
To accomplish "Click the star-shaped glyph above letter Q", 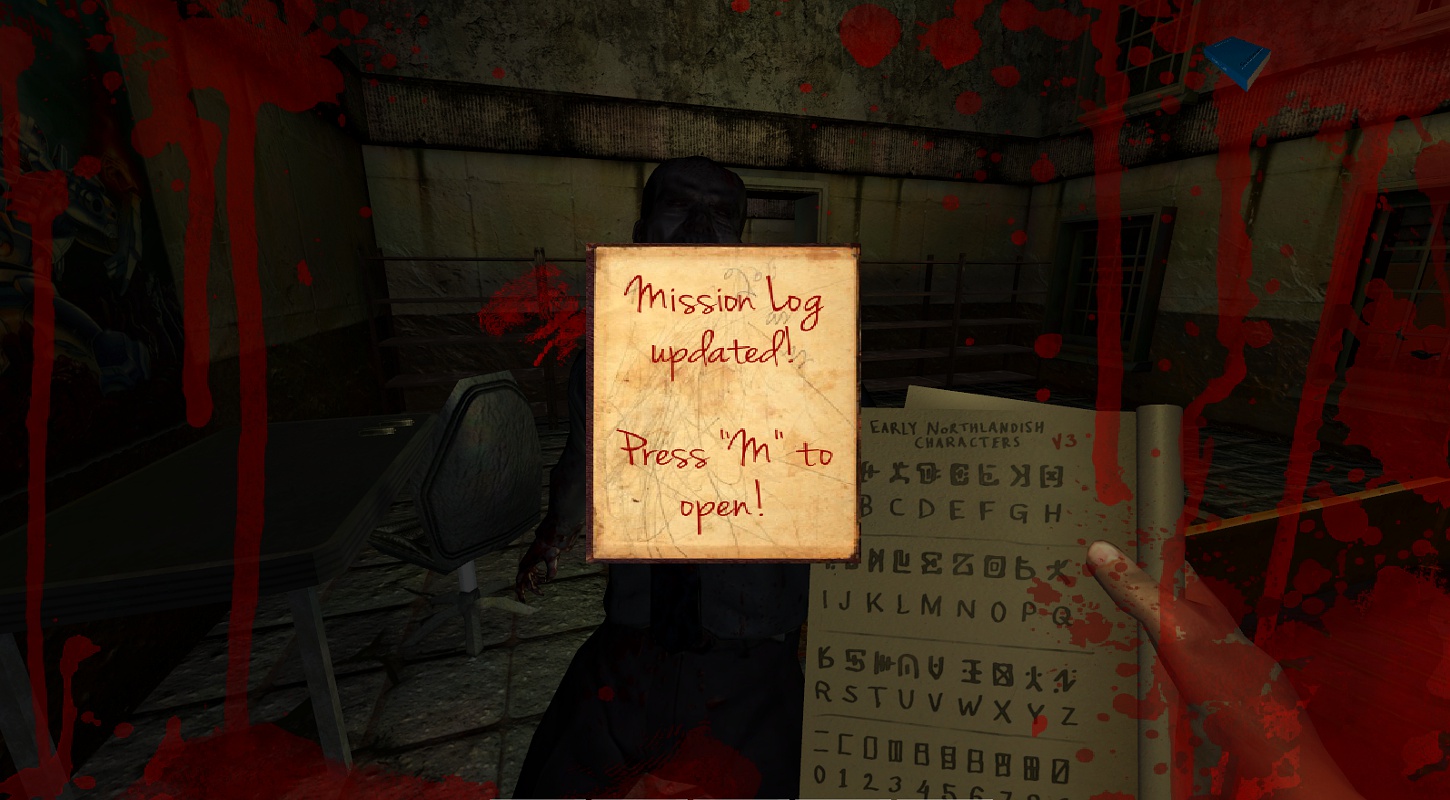I will (x=1057, y=568).
